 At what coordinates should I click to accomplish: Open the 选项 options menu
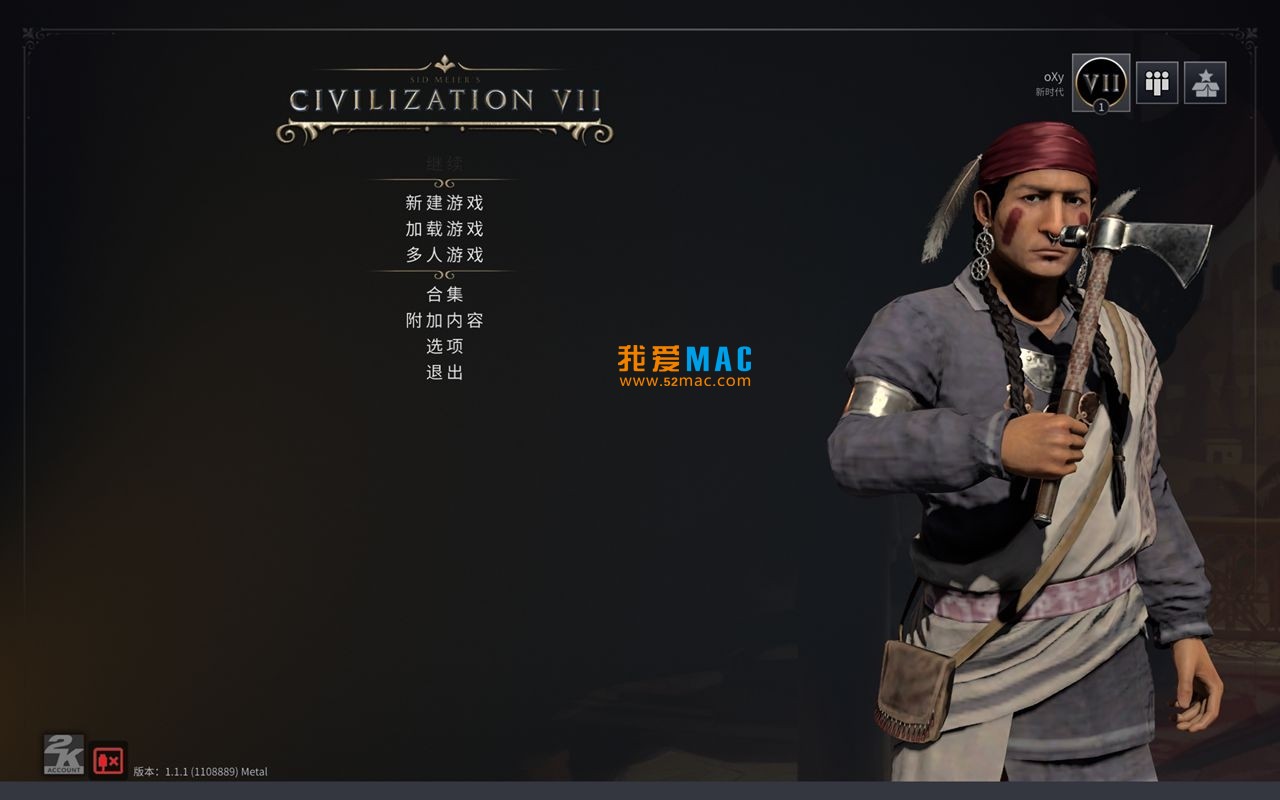[x=444, y=346]
